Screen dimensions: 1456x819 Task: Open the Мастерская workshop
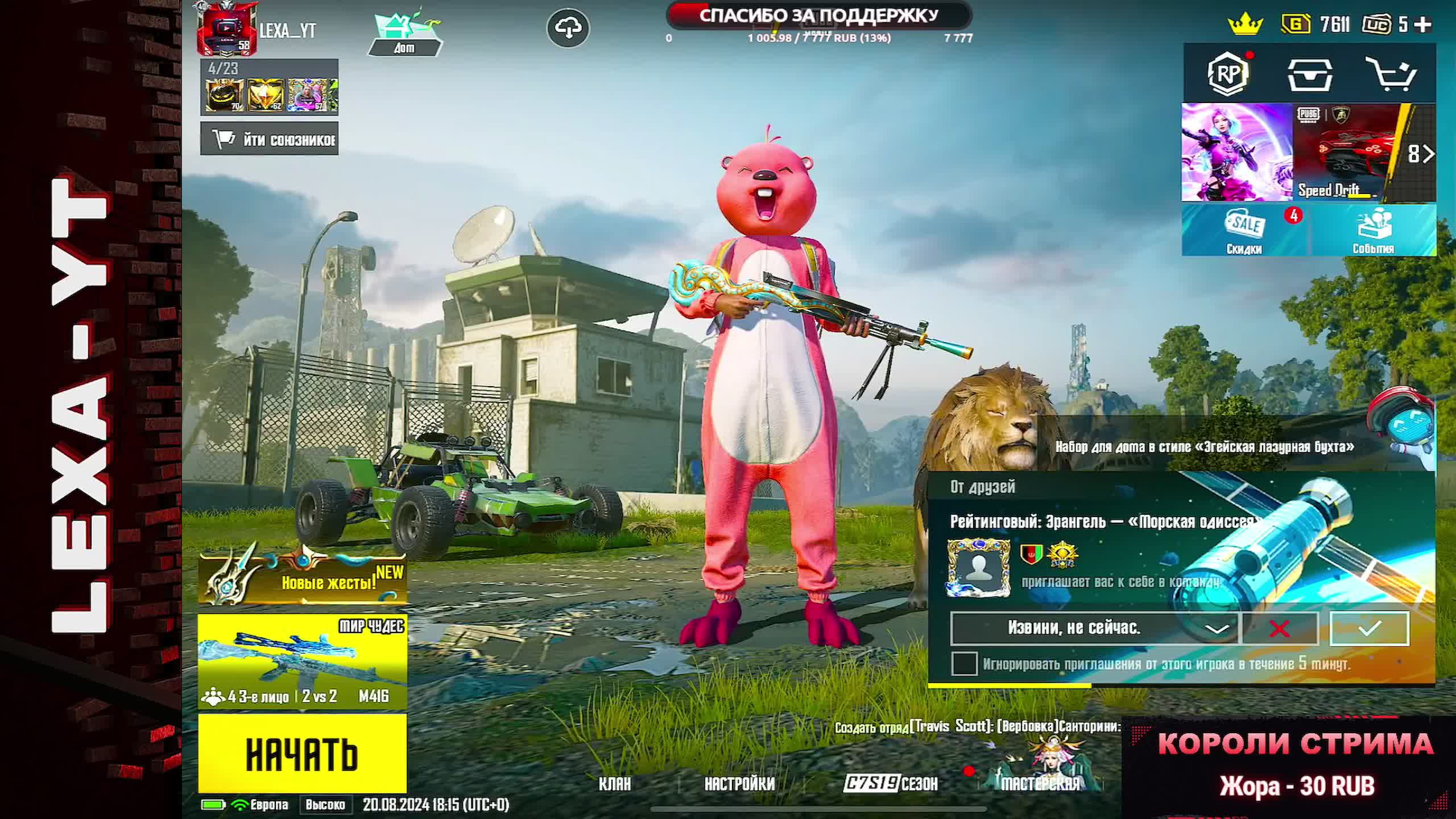coord(1040,783)
